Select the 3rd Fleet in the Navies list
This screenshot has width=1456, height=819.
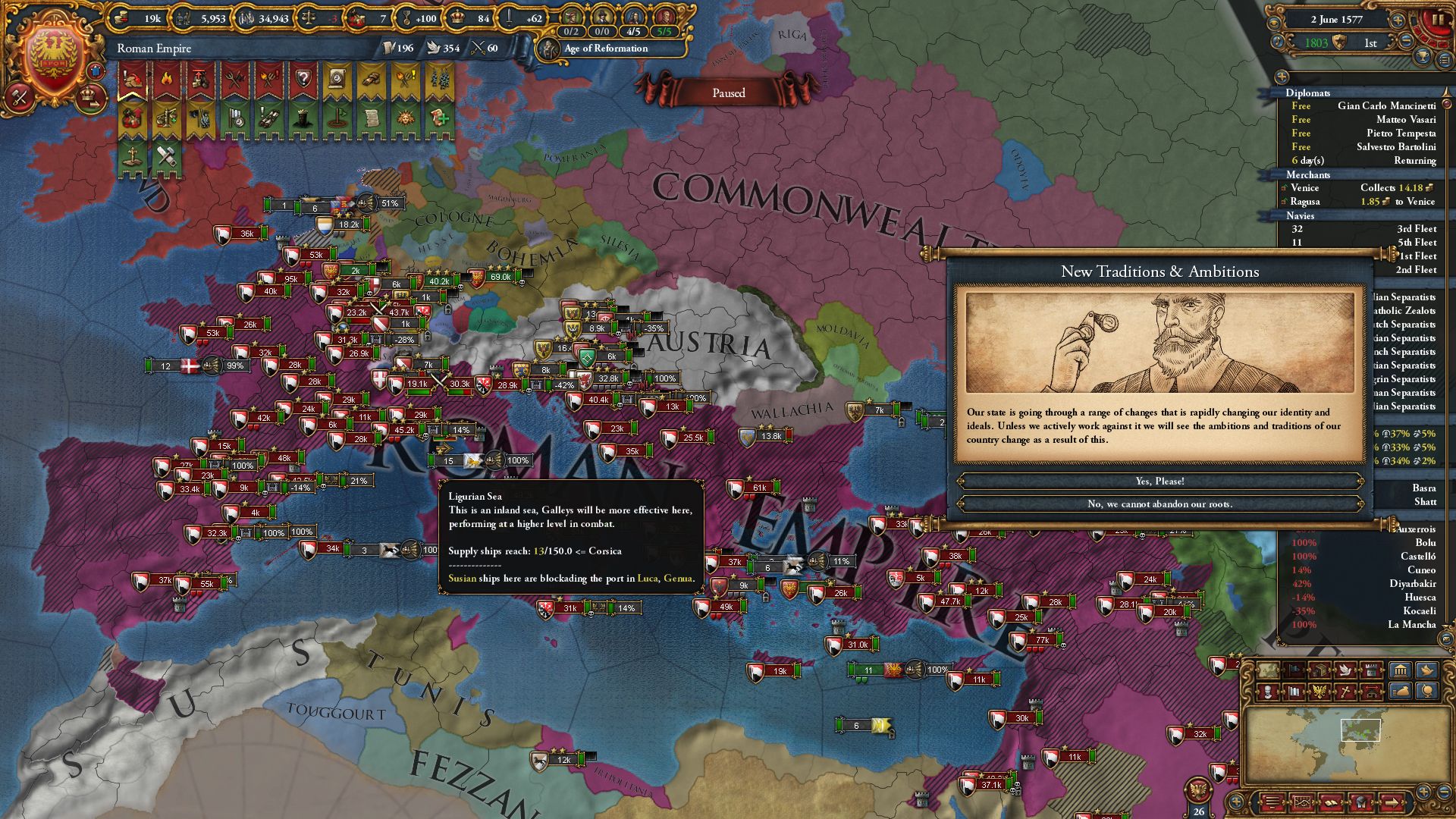1415,228
